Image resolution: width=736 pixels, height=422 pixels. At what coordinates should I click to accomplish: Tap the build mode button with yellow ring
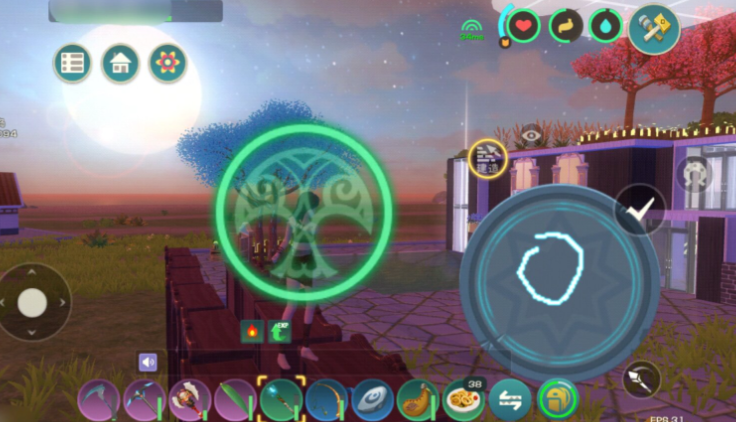pos(487,157)
